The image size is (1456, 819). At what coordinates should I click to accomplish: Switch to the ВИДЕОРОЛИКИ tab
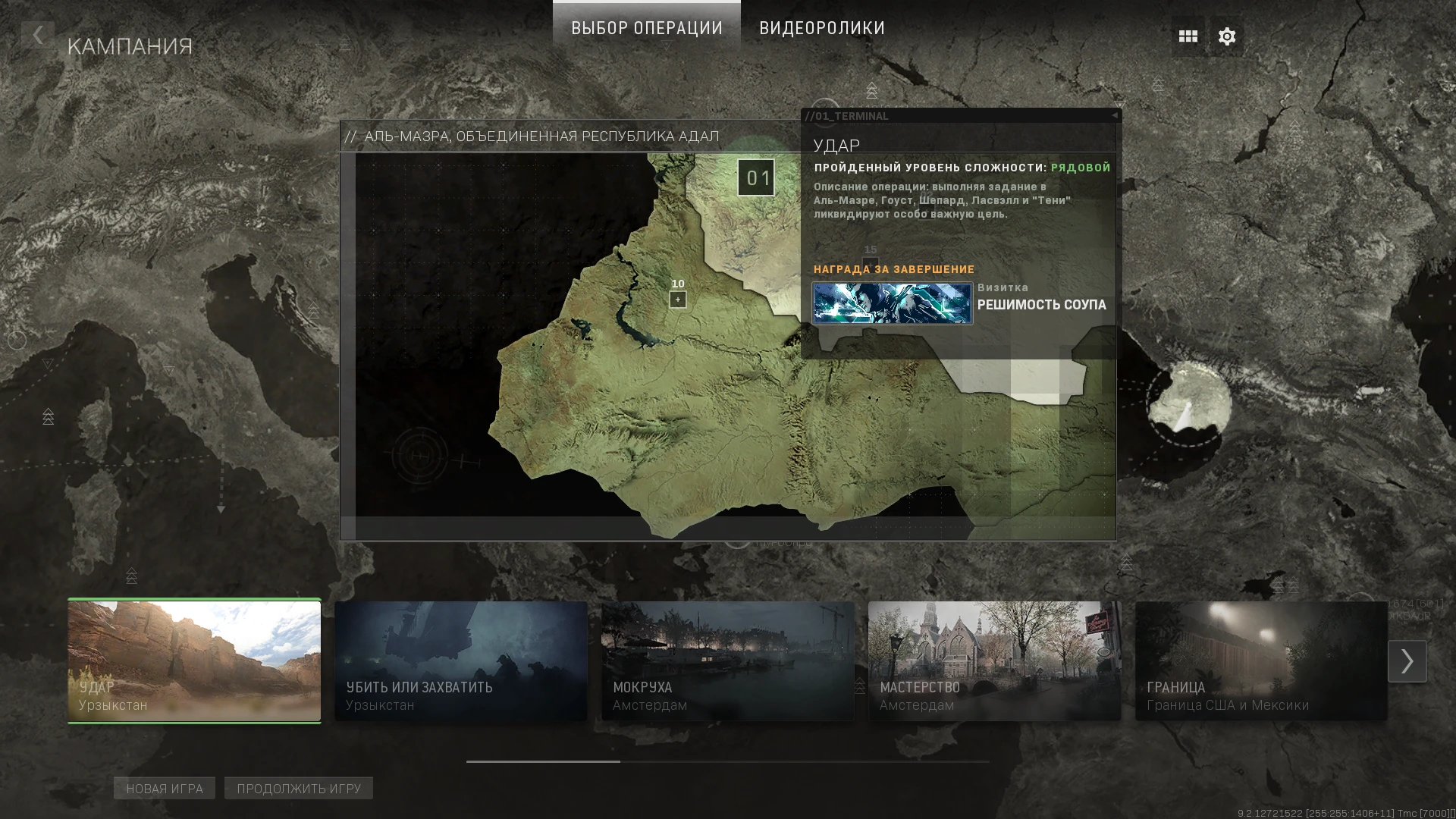[821, 28]
